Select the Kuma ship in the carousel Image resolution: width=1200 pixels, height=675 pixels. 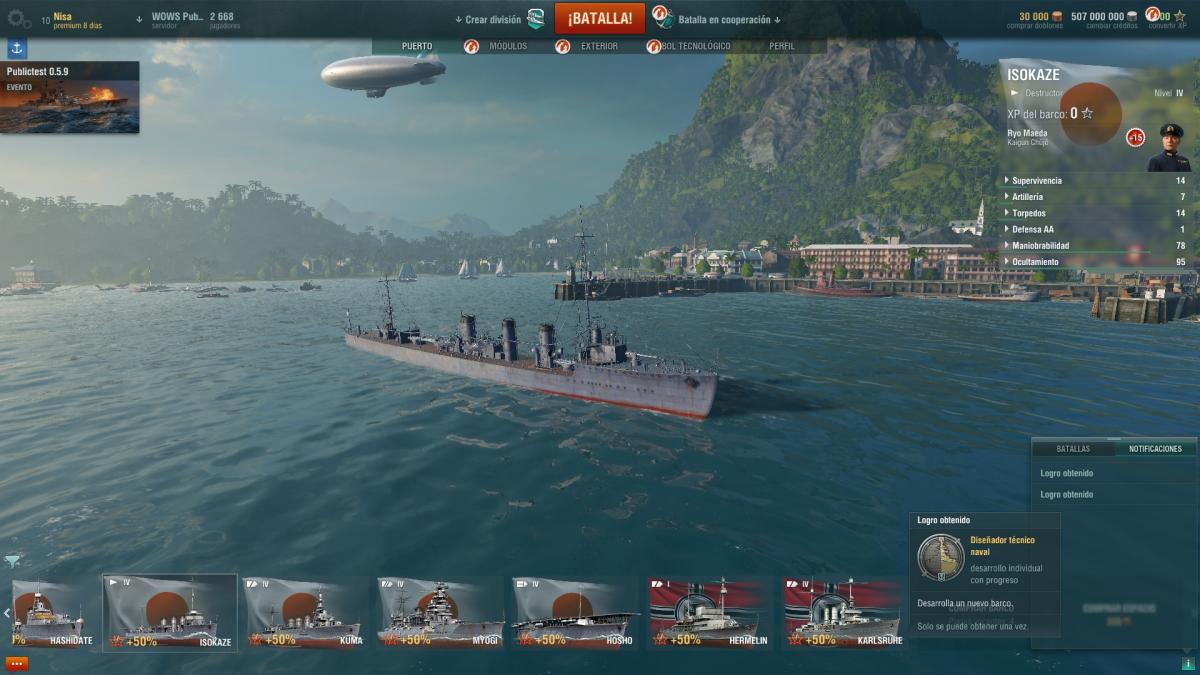pos(304,613)
